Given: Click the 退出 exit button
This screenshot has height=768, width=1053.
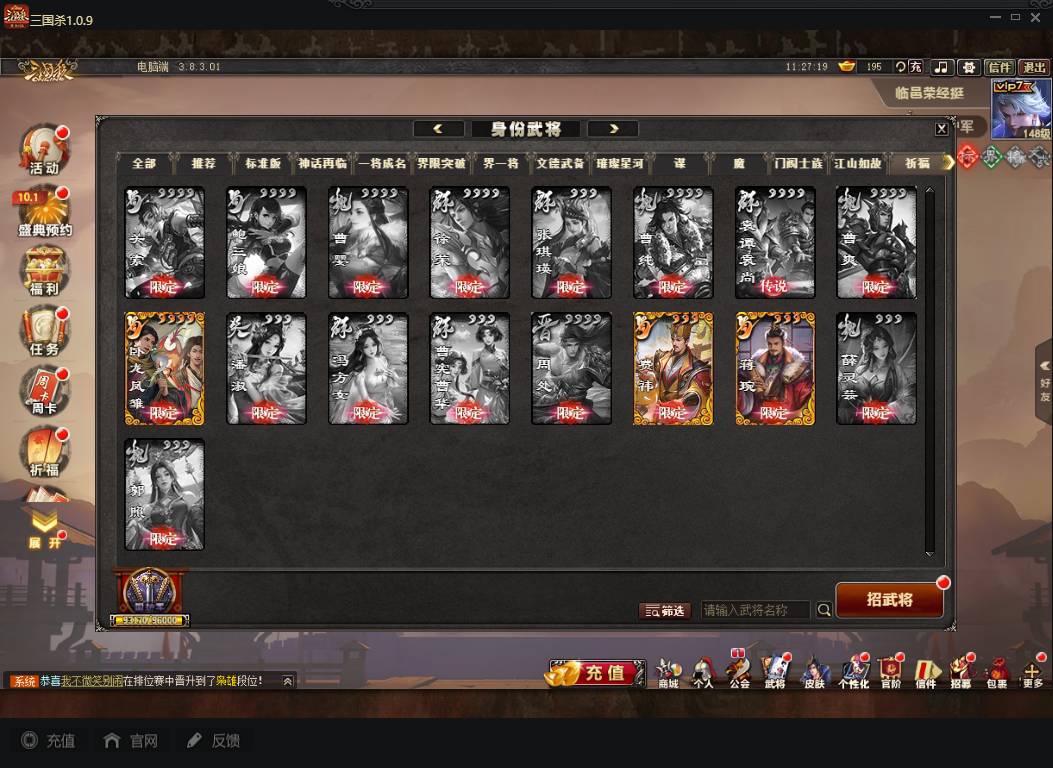Looking at the screenshot, I should click(x=1034, y=67).
